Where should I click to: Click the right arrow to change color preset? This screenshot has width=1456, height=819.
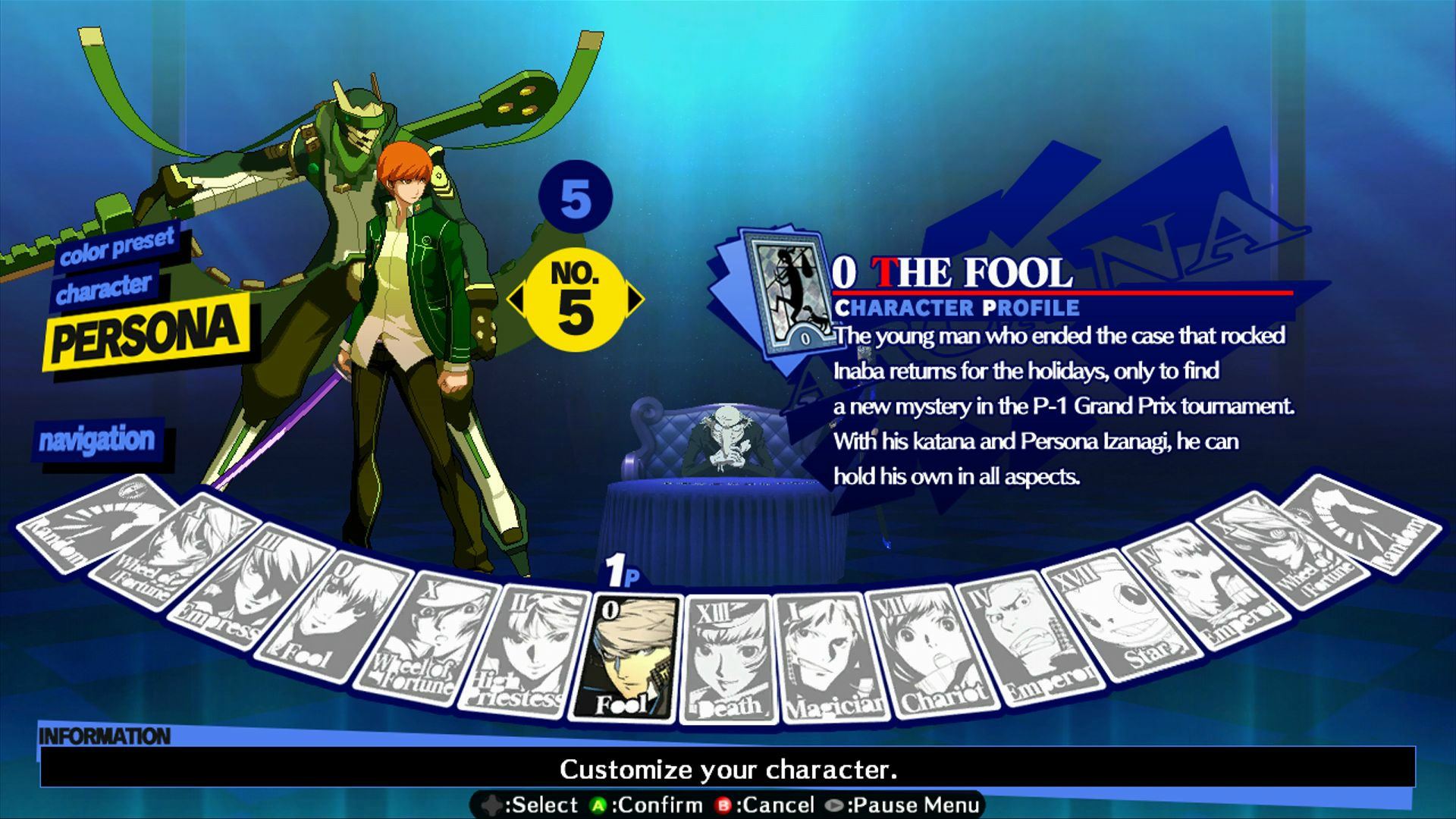(635, 298)
